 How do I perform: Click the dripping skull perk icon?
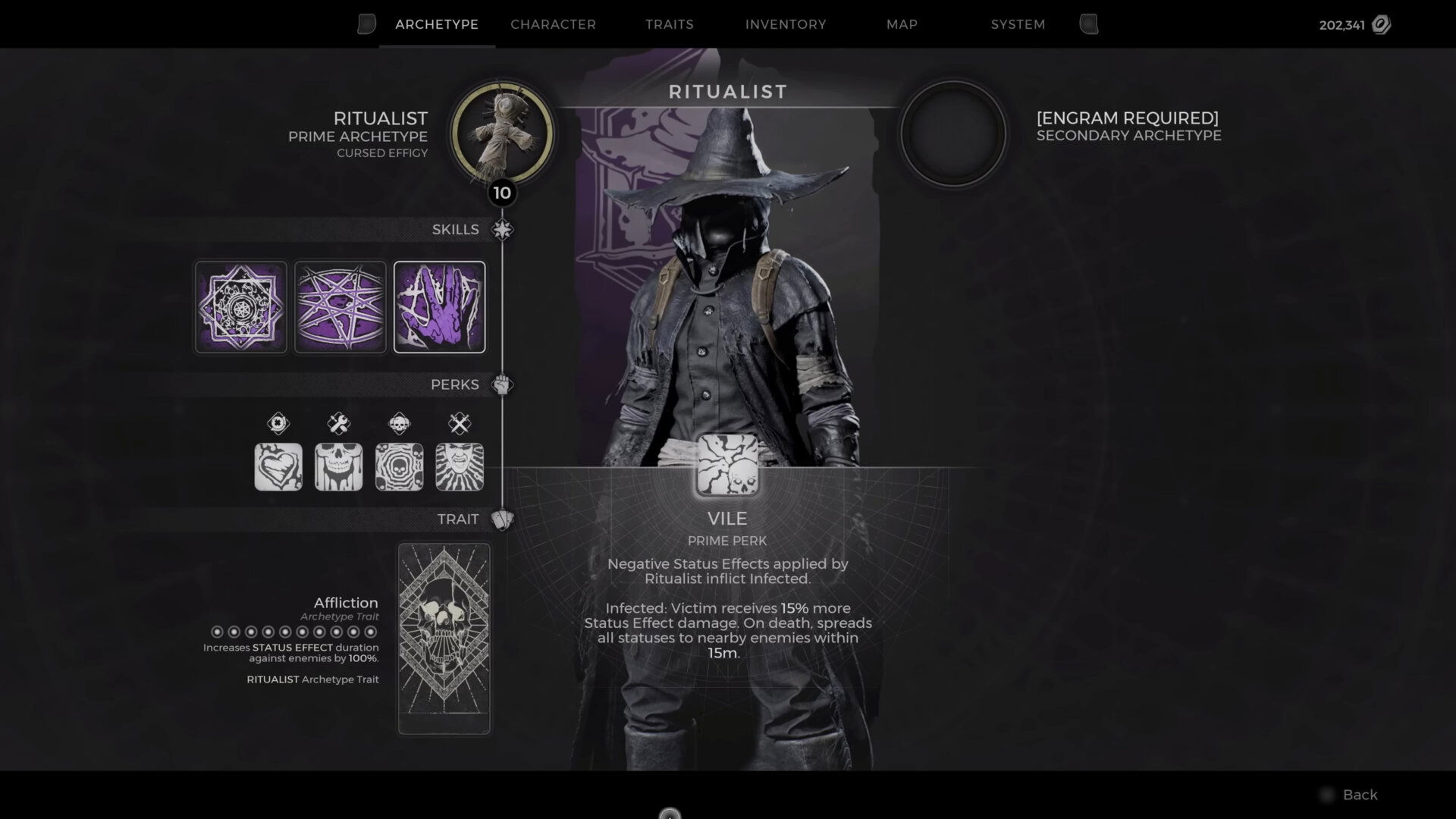tap(339, 466)
